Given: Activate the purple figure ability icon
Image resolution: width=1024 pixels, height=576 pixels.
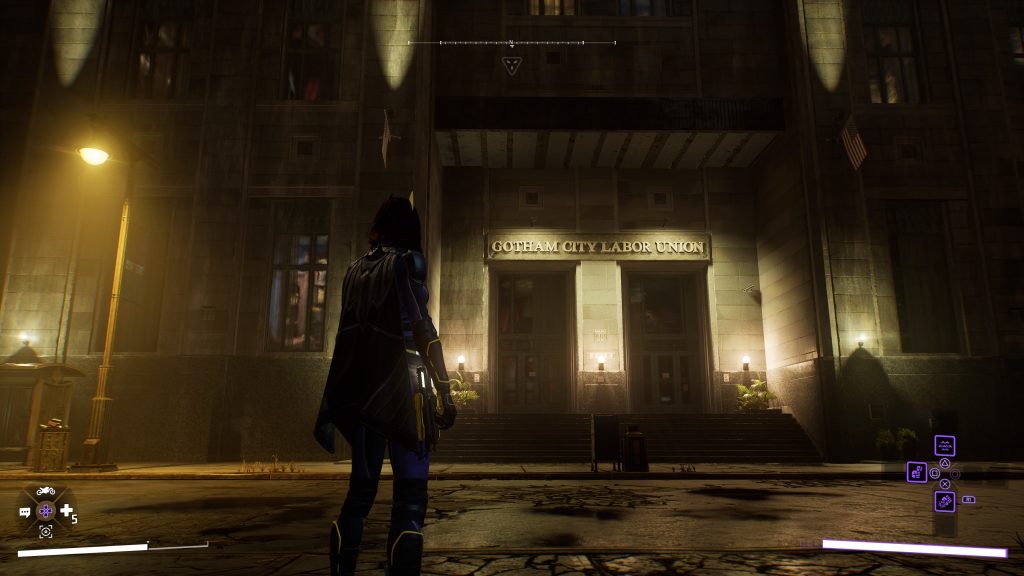Looking at the screenshot, I should pyautogui.click(x=917, y=472).
